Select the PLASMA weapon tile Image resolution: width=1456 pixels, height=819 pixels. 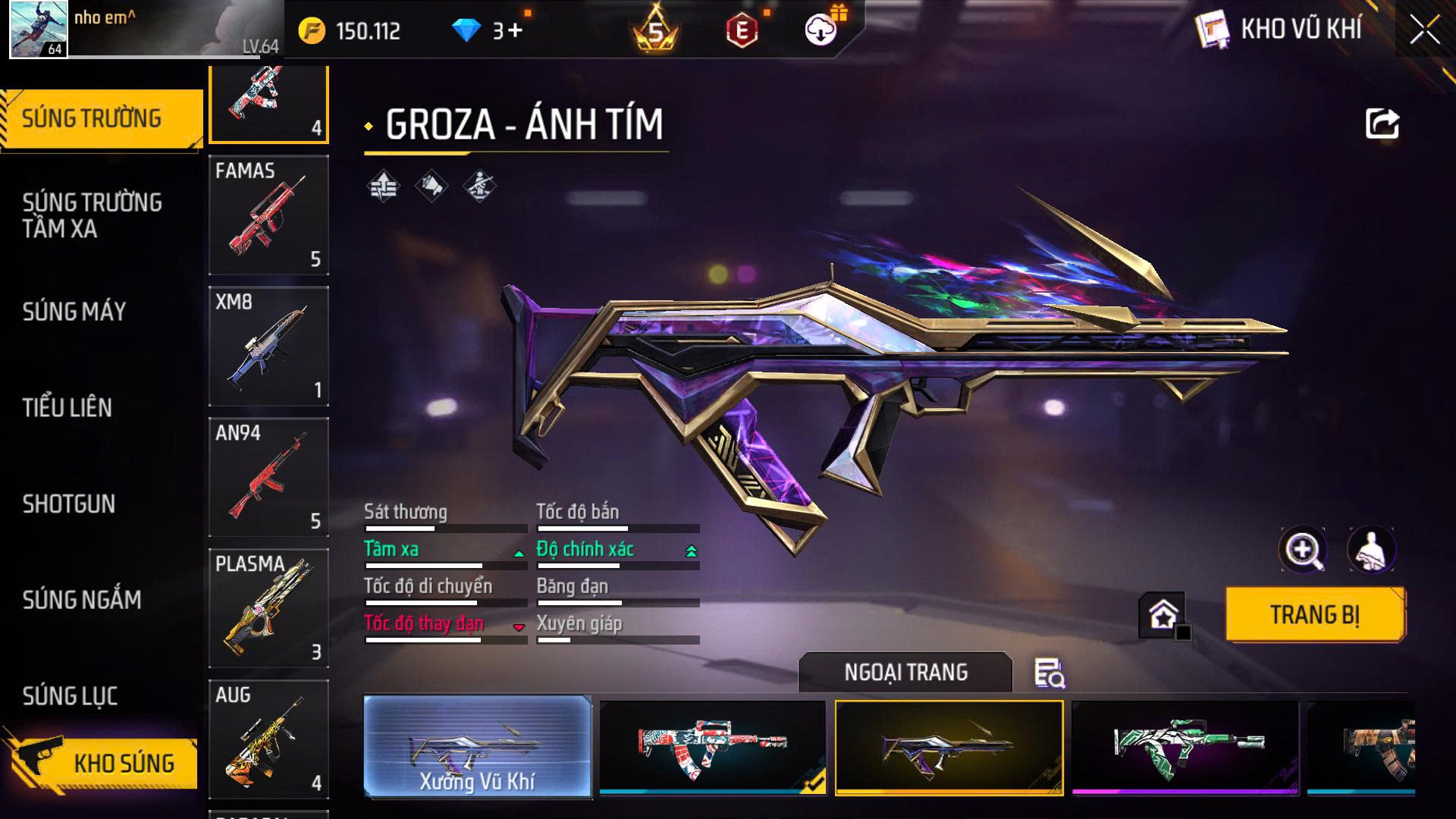(268, 608)
